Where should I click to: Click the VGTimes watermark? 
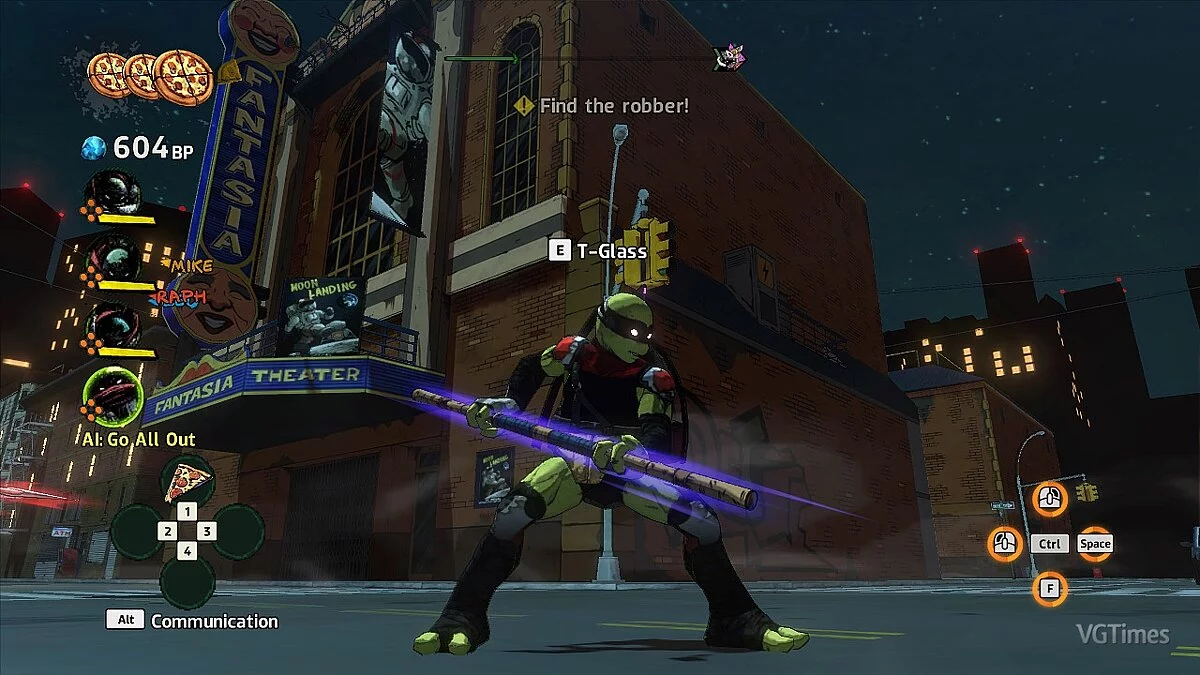point(1122,632)
